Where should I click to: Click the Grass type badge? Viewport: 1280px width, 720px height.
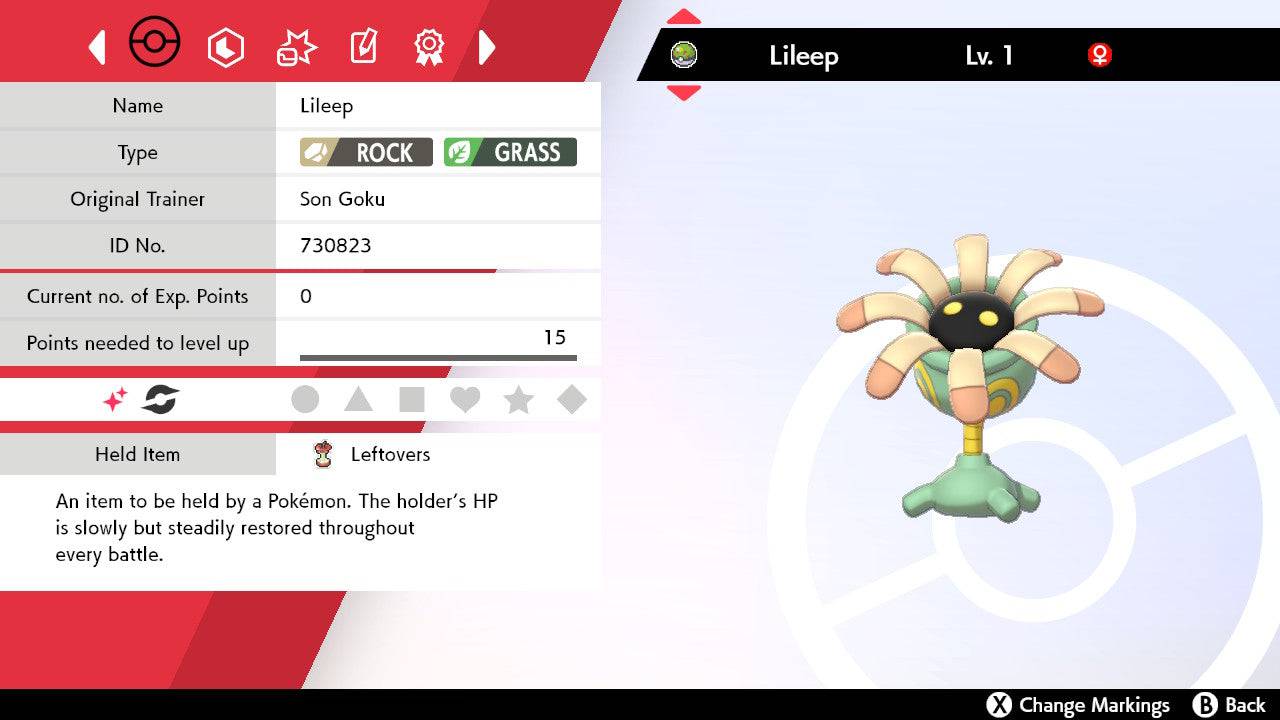click(510, 152)
